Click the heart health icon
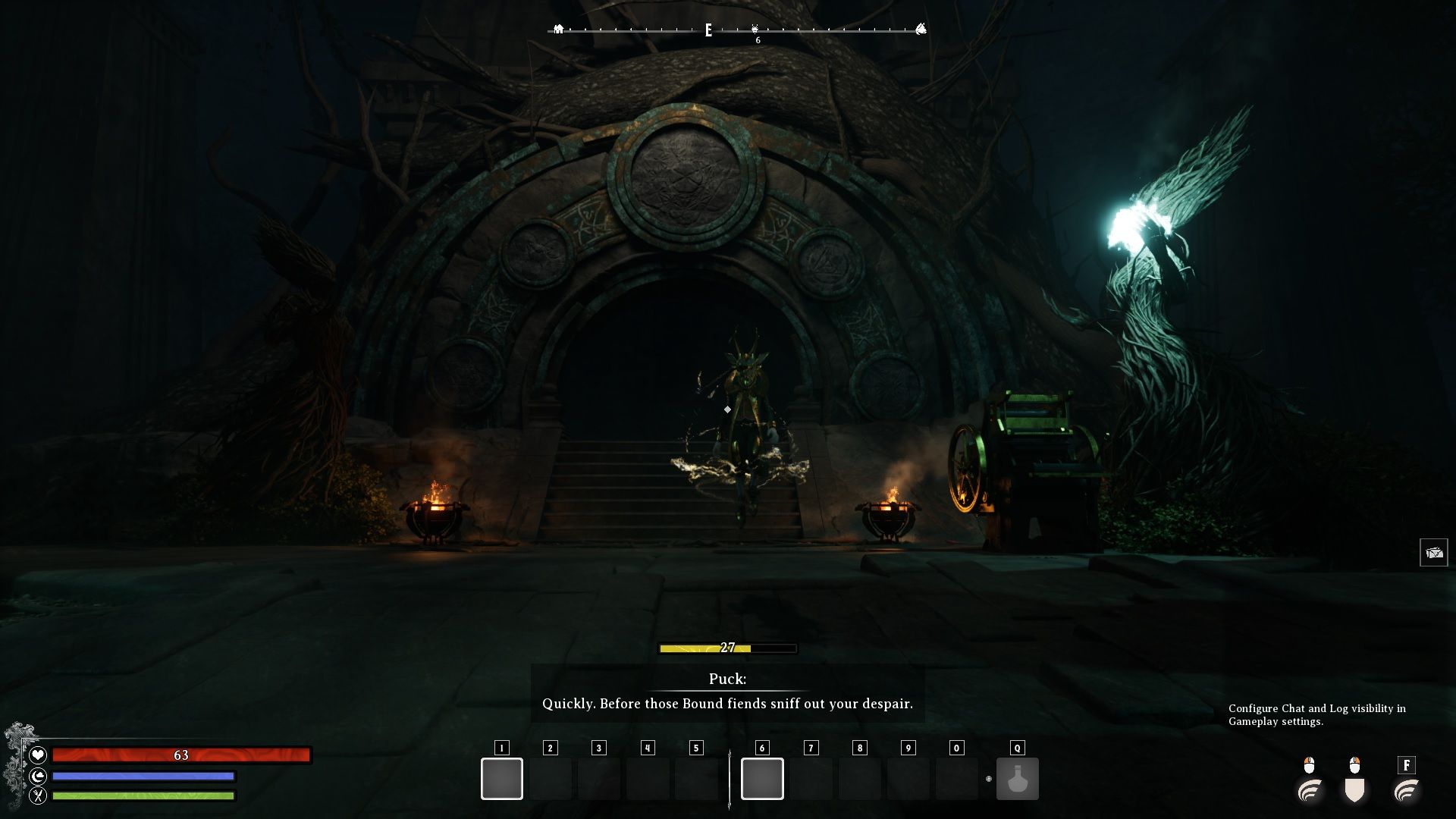 (x=37, y=755)
